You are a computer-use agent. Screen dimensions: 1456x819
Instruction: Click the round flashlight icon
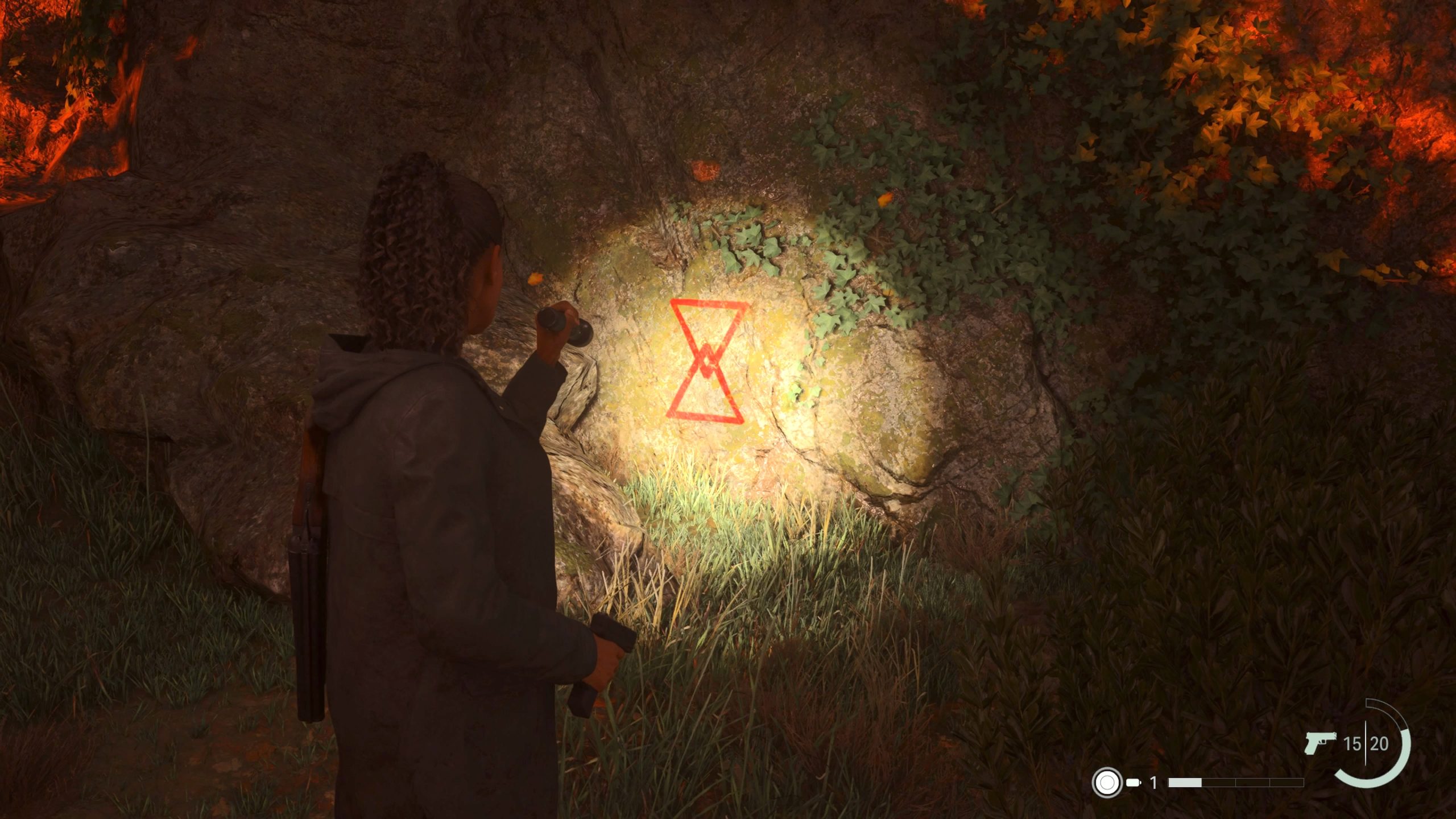click(x=1106, y=783)
